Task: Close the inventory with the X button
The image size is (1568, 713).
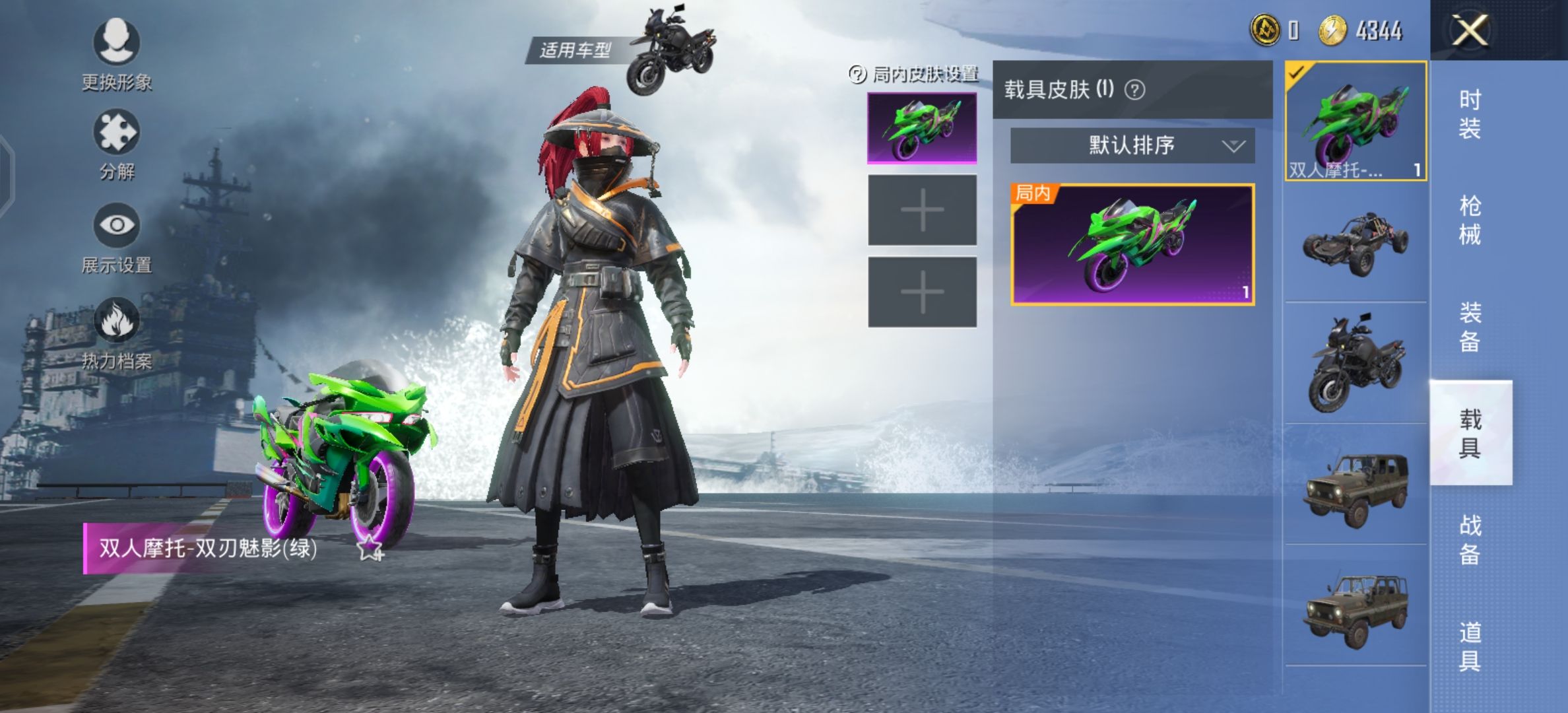Action: point(1470,30)
